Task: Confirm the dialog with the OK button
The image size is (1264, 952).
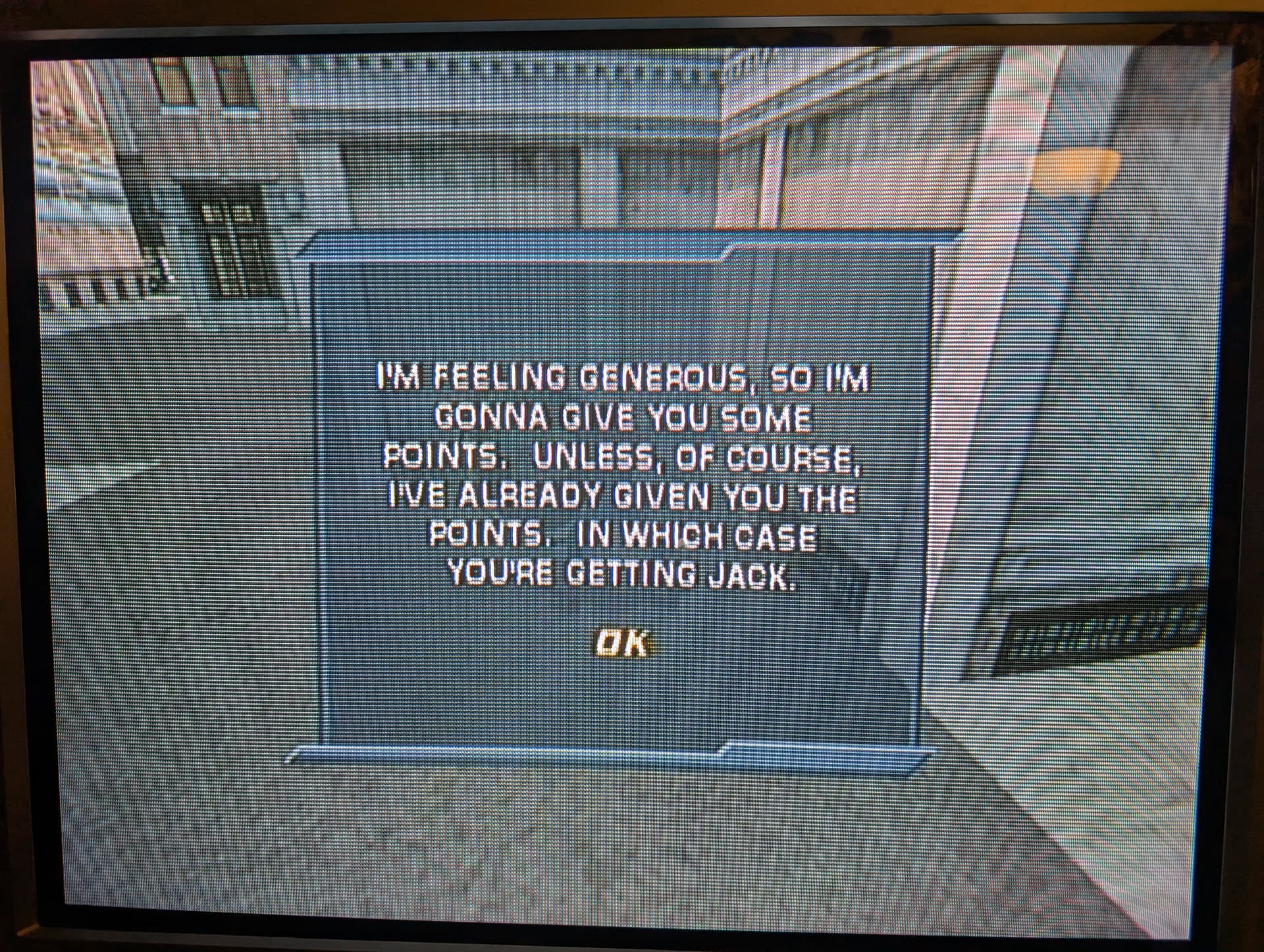Action: 621,643
